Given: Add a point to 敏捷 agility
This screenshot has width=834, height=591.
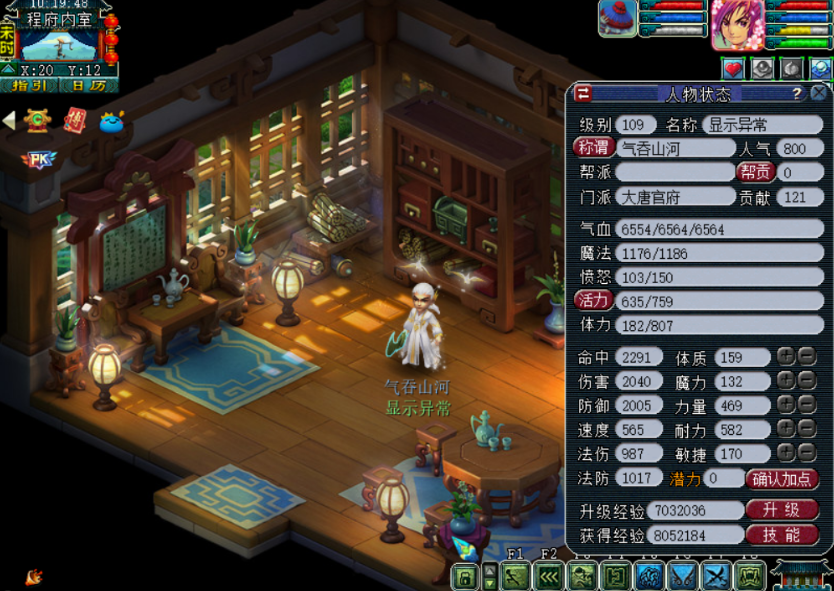Looking at the screenshot, I should [x=786, y=453].
